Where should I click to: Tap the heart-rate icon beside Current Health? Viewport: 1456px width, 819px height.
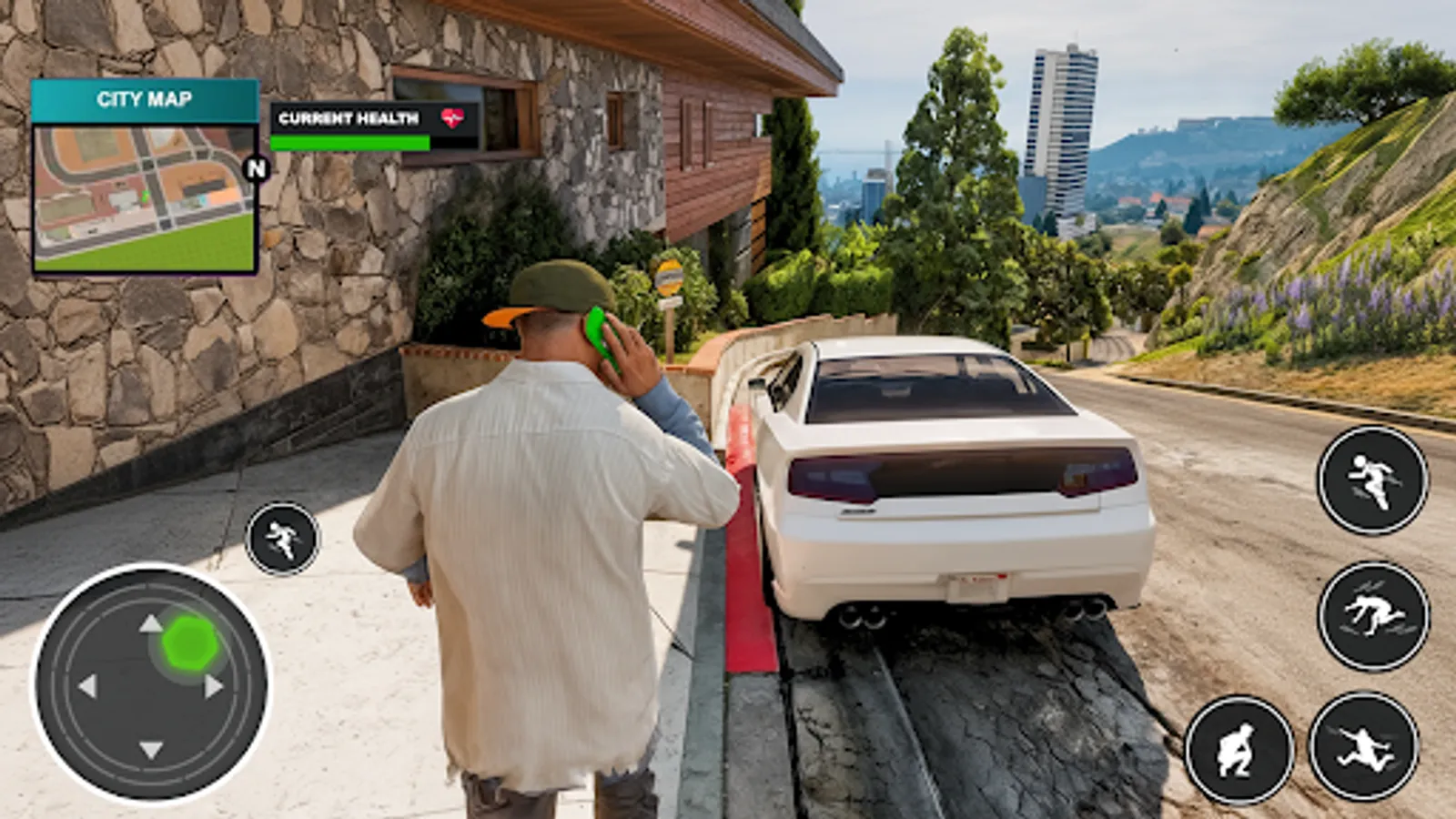(451, 116)
